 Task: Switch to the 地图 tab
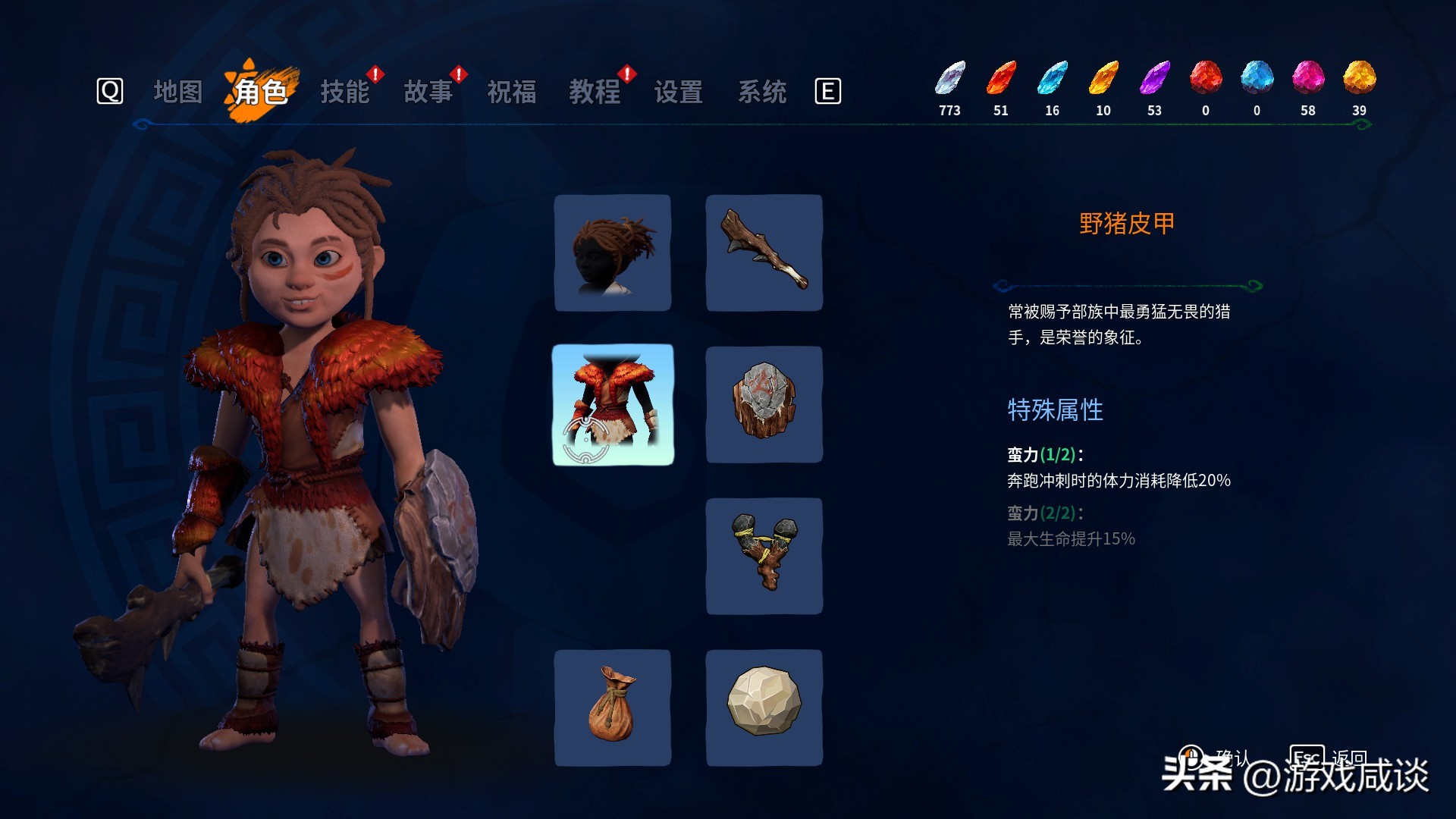[178, 91]
